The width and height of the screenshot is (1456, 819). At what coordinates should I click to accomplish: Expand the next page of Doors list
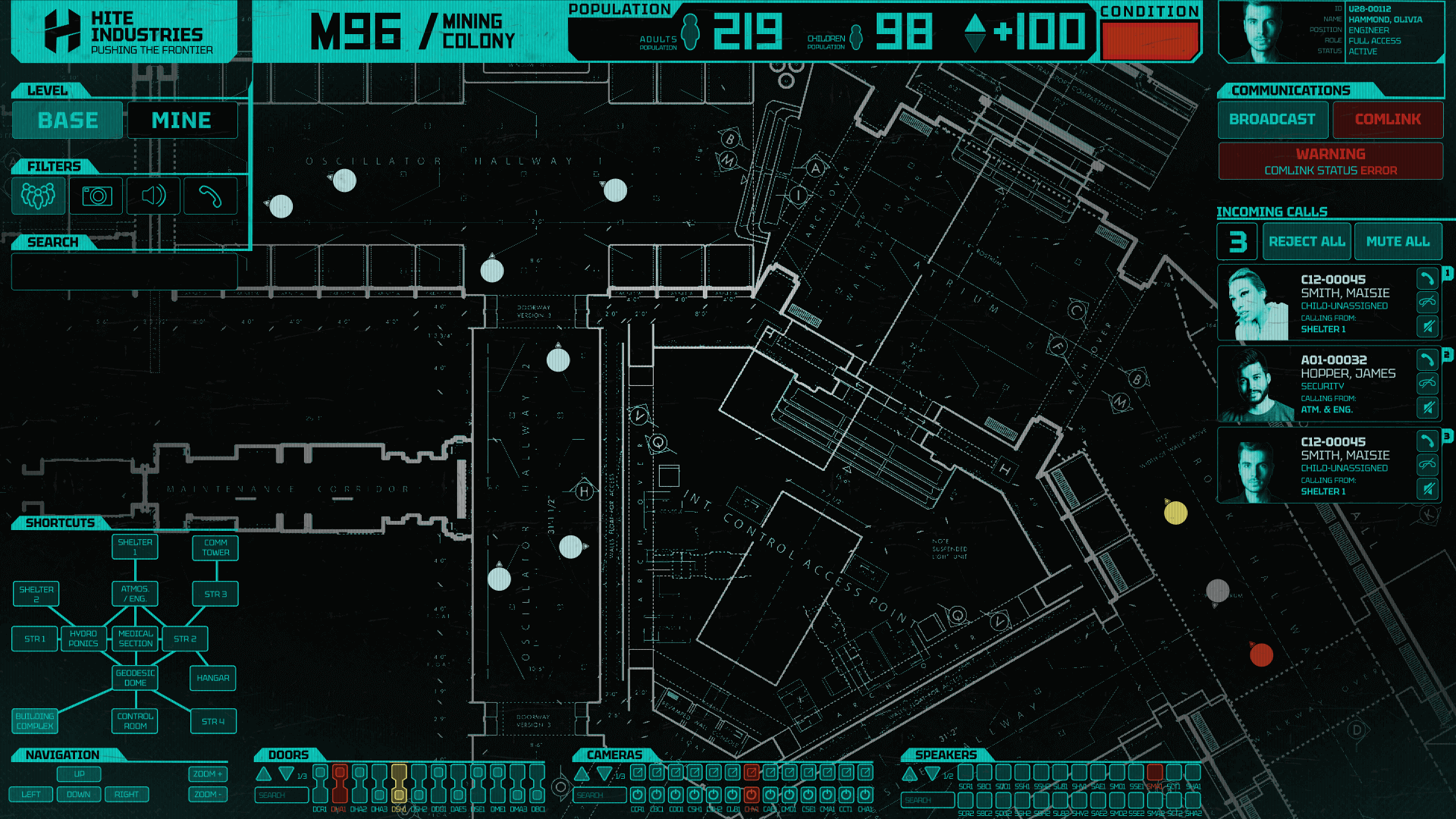click(286, 774)
